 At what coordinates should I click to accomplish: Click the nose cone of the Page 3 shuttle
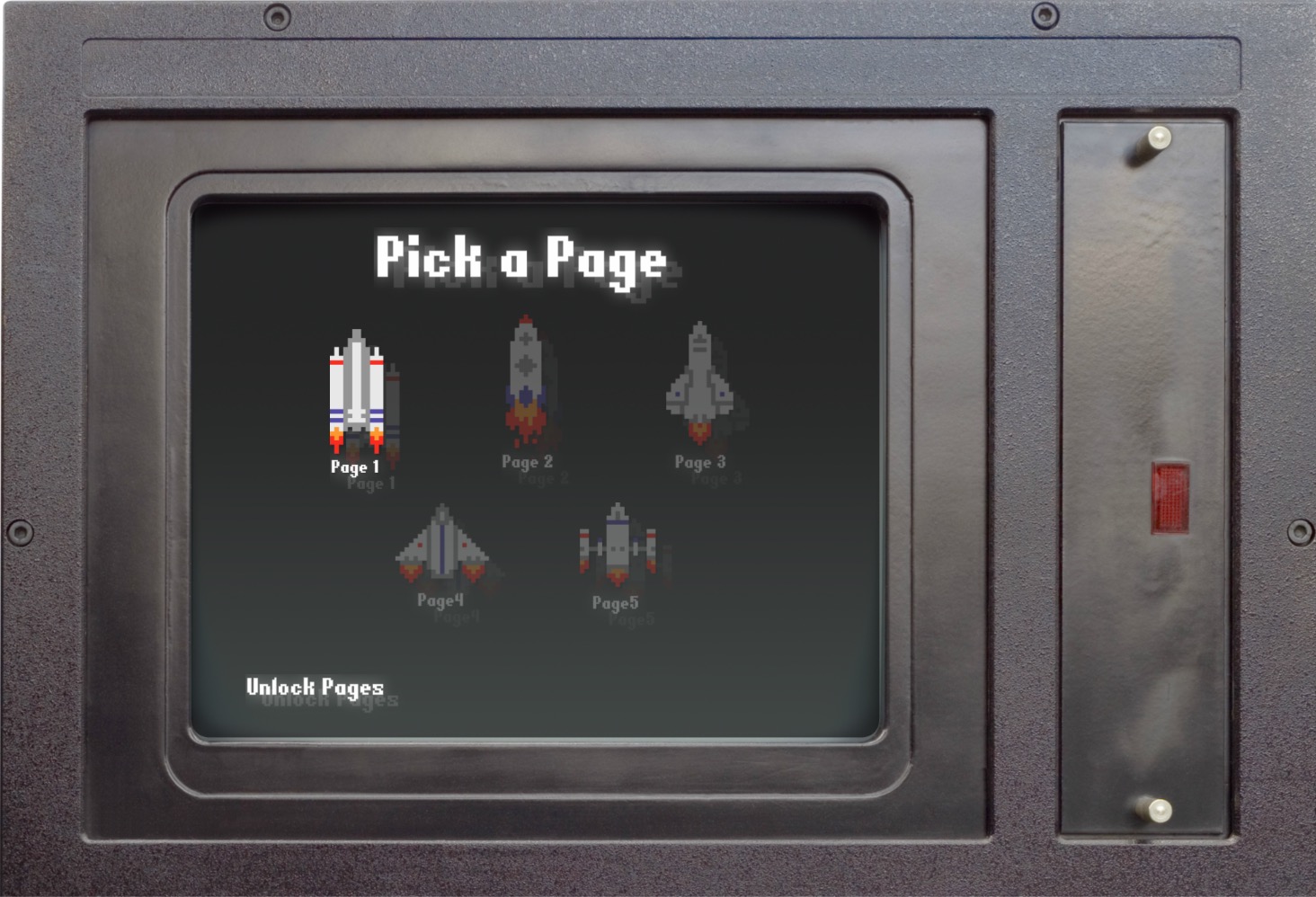(x=701, y=328)
